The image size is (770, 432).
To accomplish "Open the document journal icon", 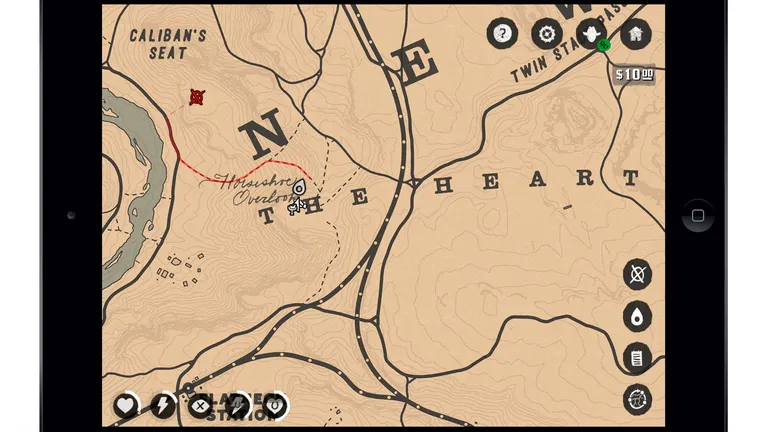I will [637, 357].
